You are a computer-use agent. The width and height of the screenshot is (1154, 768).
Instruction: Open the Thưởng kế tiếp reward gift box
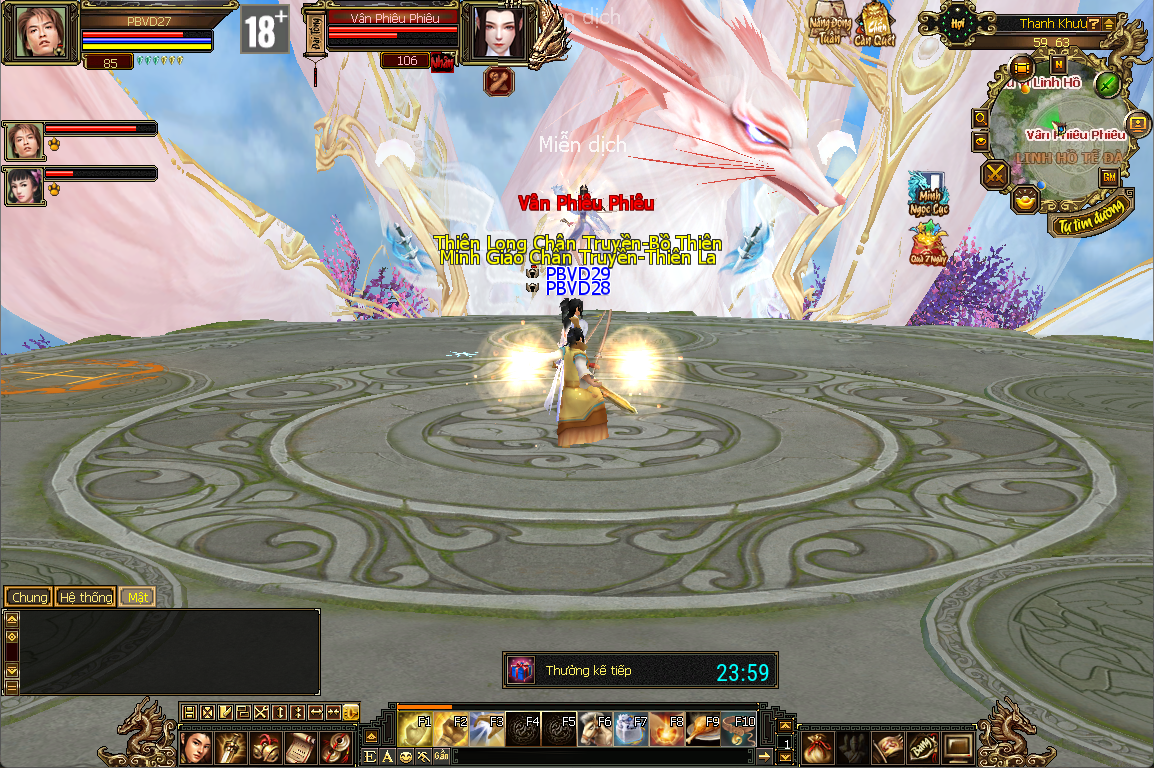tap(521, 670)
